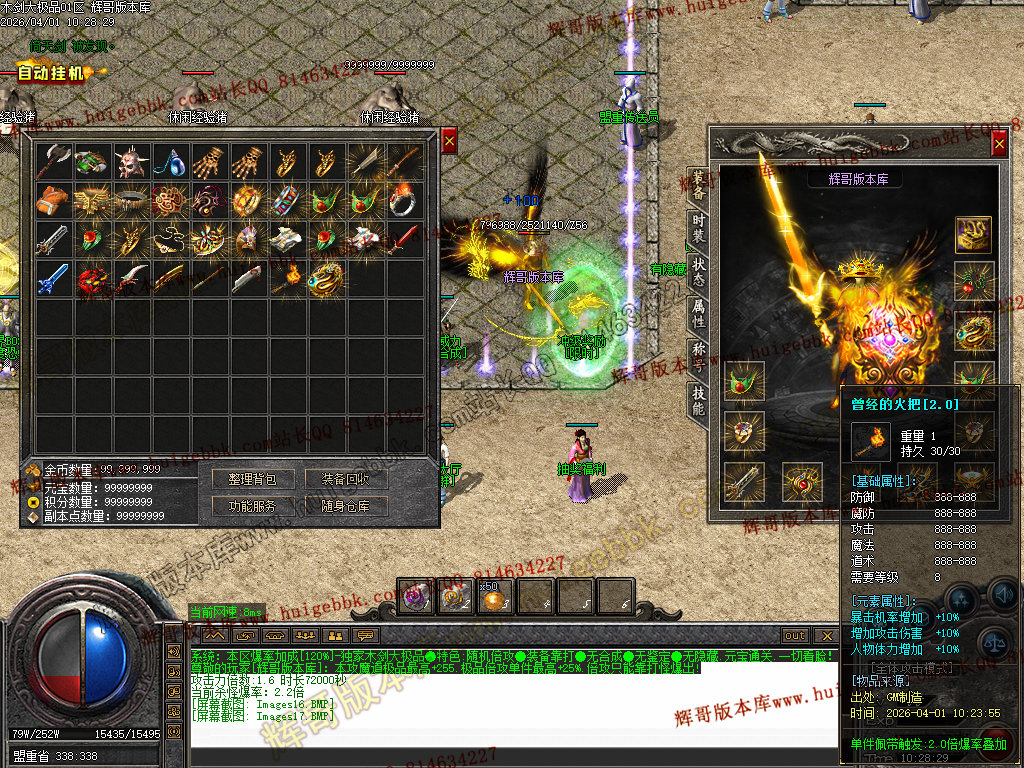Viewport: 1024px width, 768px height.
Task: Select the 装备 equipment tab
Action: pyautogui.click(x=698, y=187)
